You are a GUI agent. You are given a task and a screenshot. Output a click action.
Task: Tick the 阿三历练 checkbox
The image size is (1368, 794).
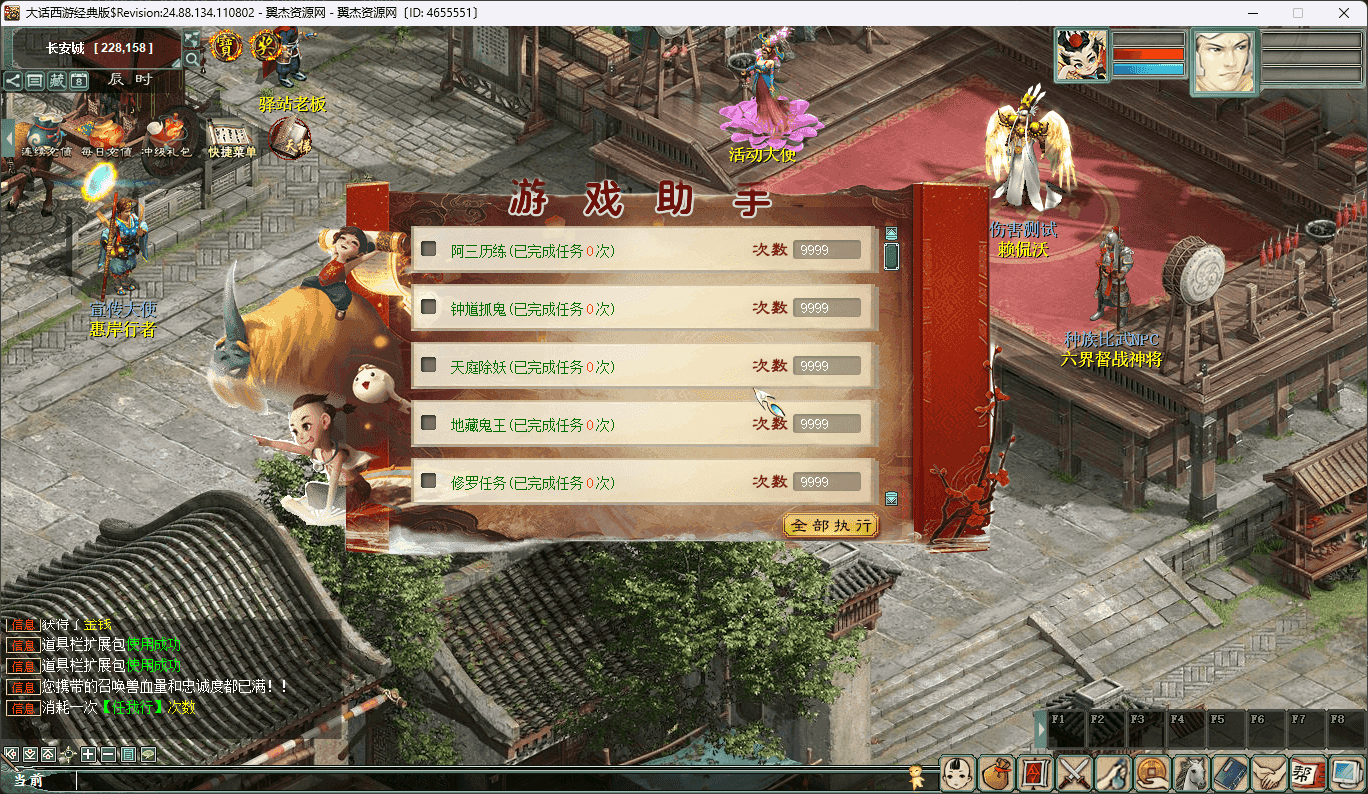[x=429, y=249]
